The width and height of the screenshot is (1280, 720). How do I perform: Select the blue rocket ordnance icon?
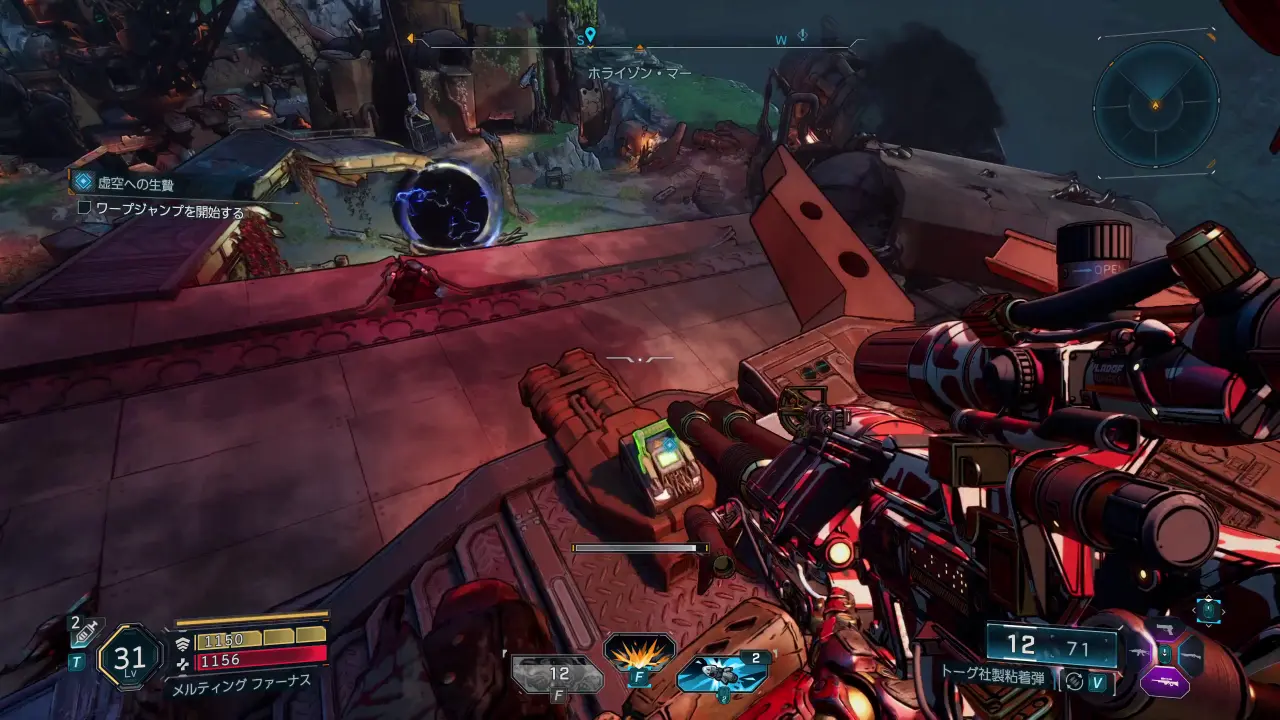click(x=720, y=675)
